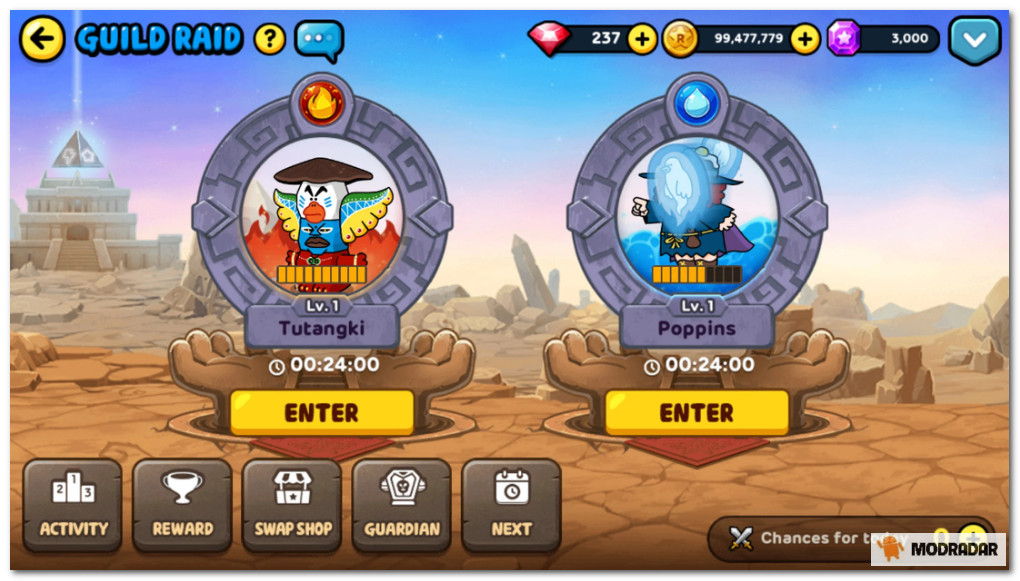Add more gold coins with the plus button
Viewport: 1020px width, 581px height.
(x=805, y=40)
